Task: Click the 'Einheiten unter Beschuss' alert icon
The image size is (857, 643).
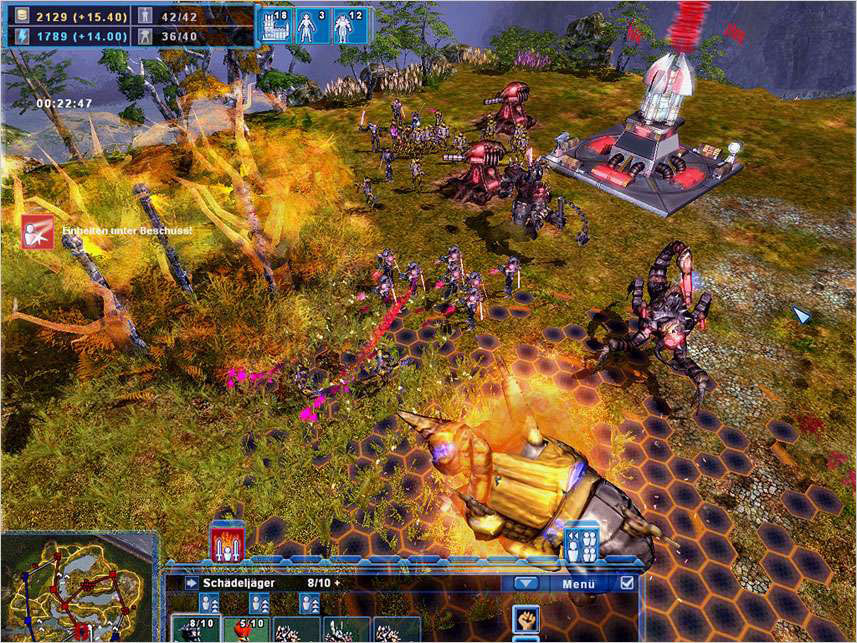Action: click(38, 231)
